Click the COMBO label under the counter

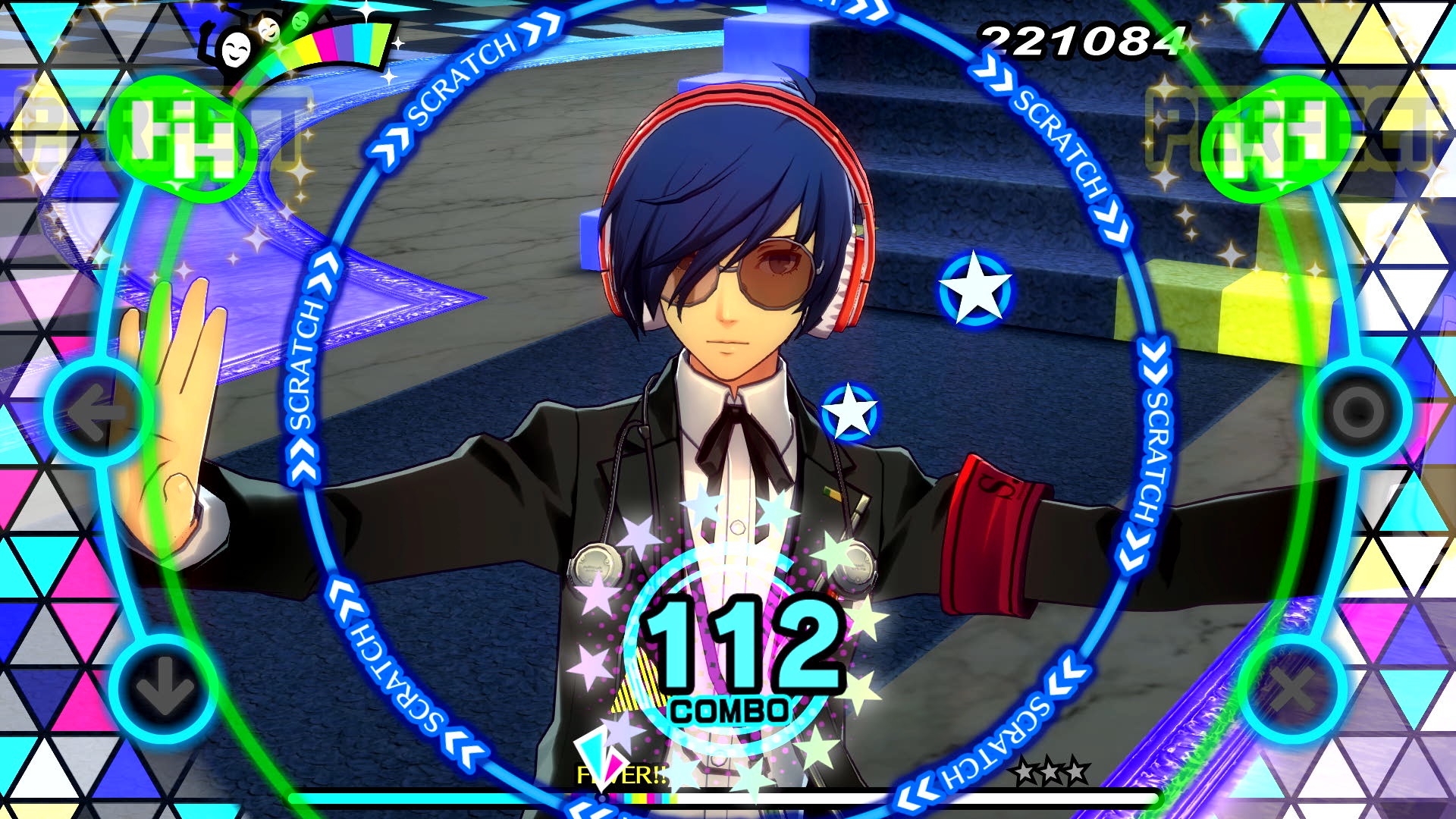(730, 711)
